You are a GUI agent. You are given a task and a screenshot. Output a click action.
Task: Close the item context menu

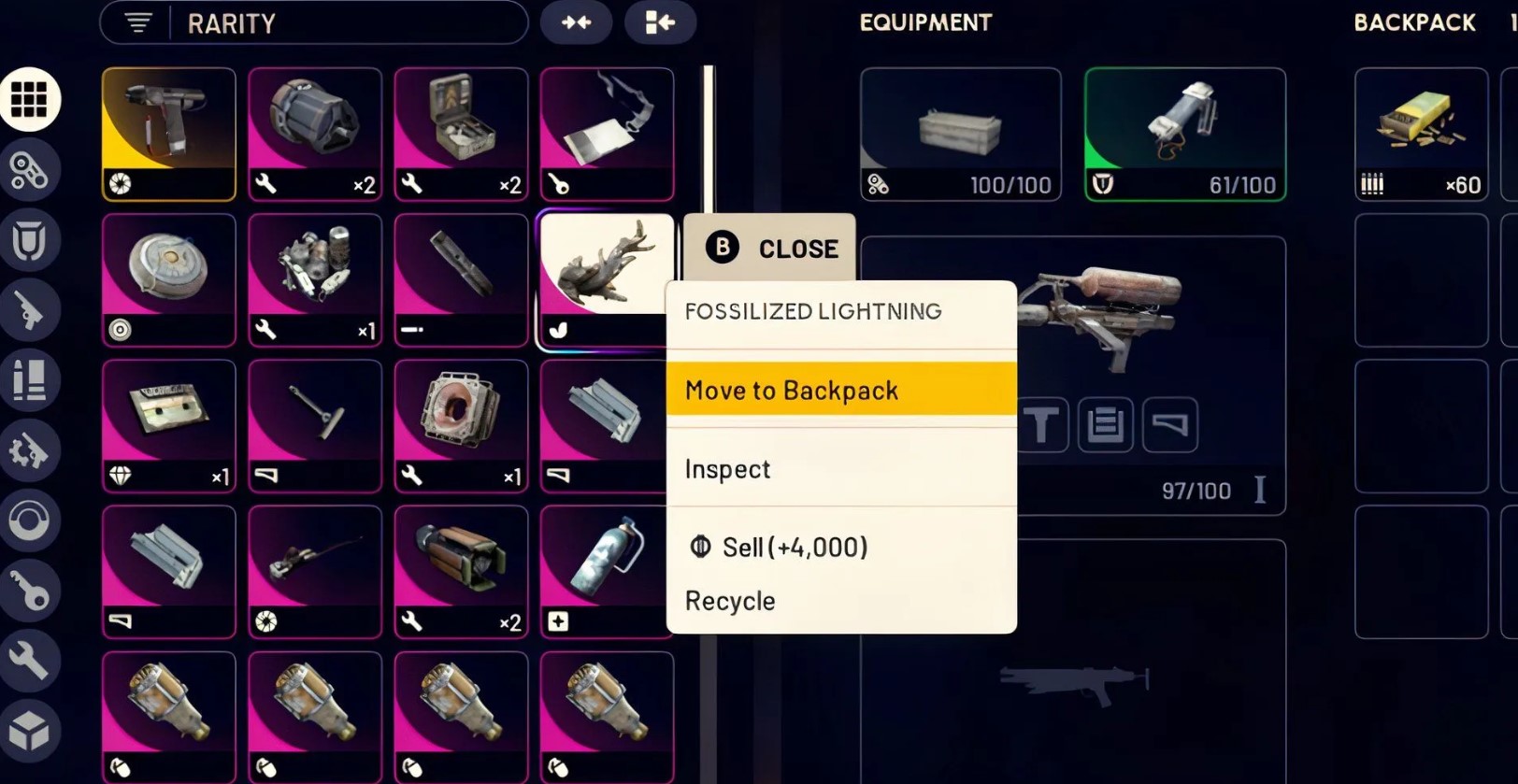click(x=770, y=249)
